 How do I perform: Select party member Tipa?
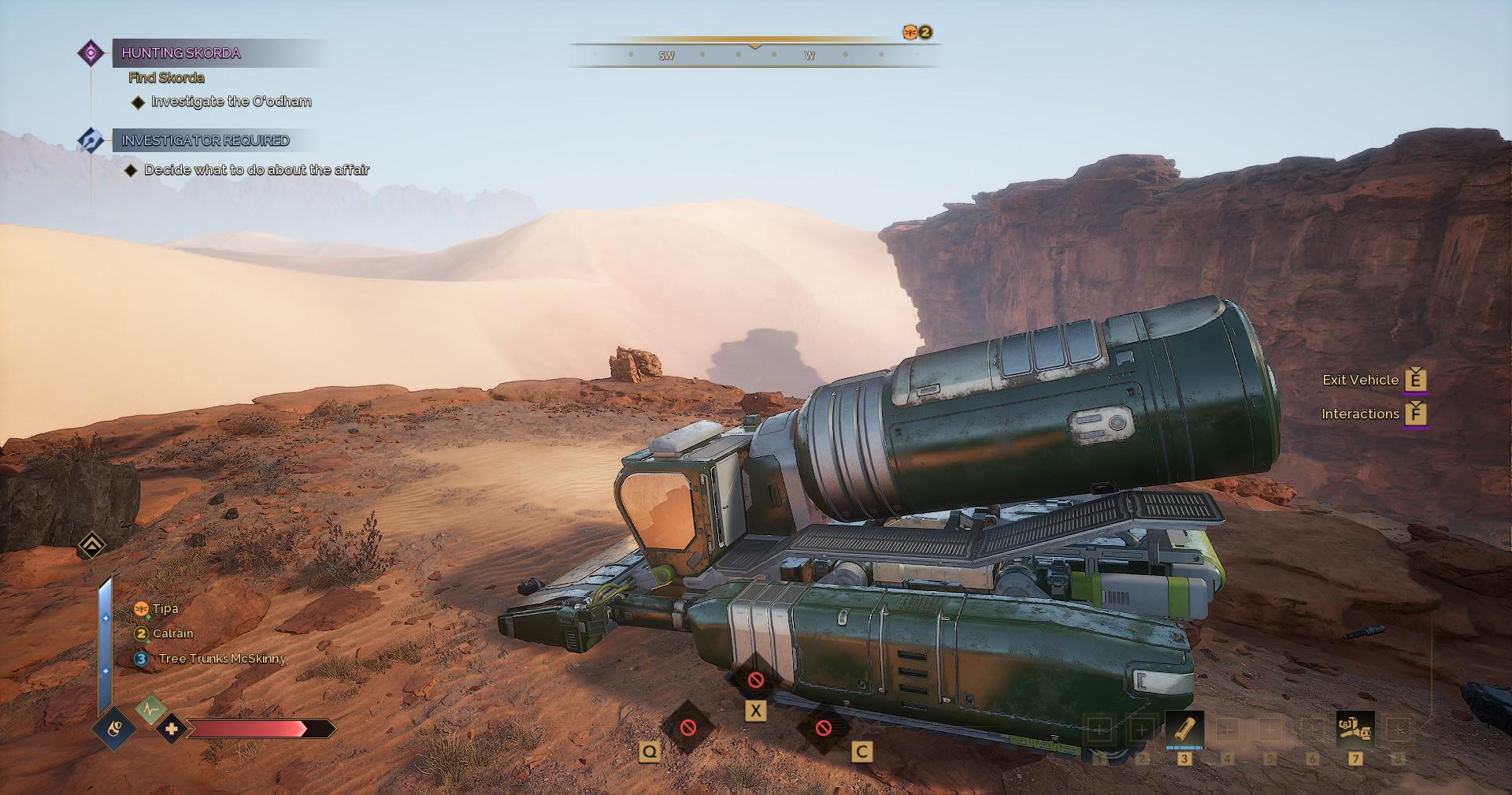tap(165, 608)
